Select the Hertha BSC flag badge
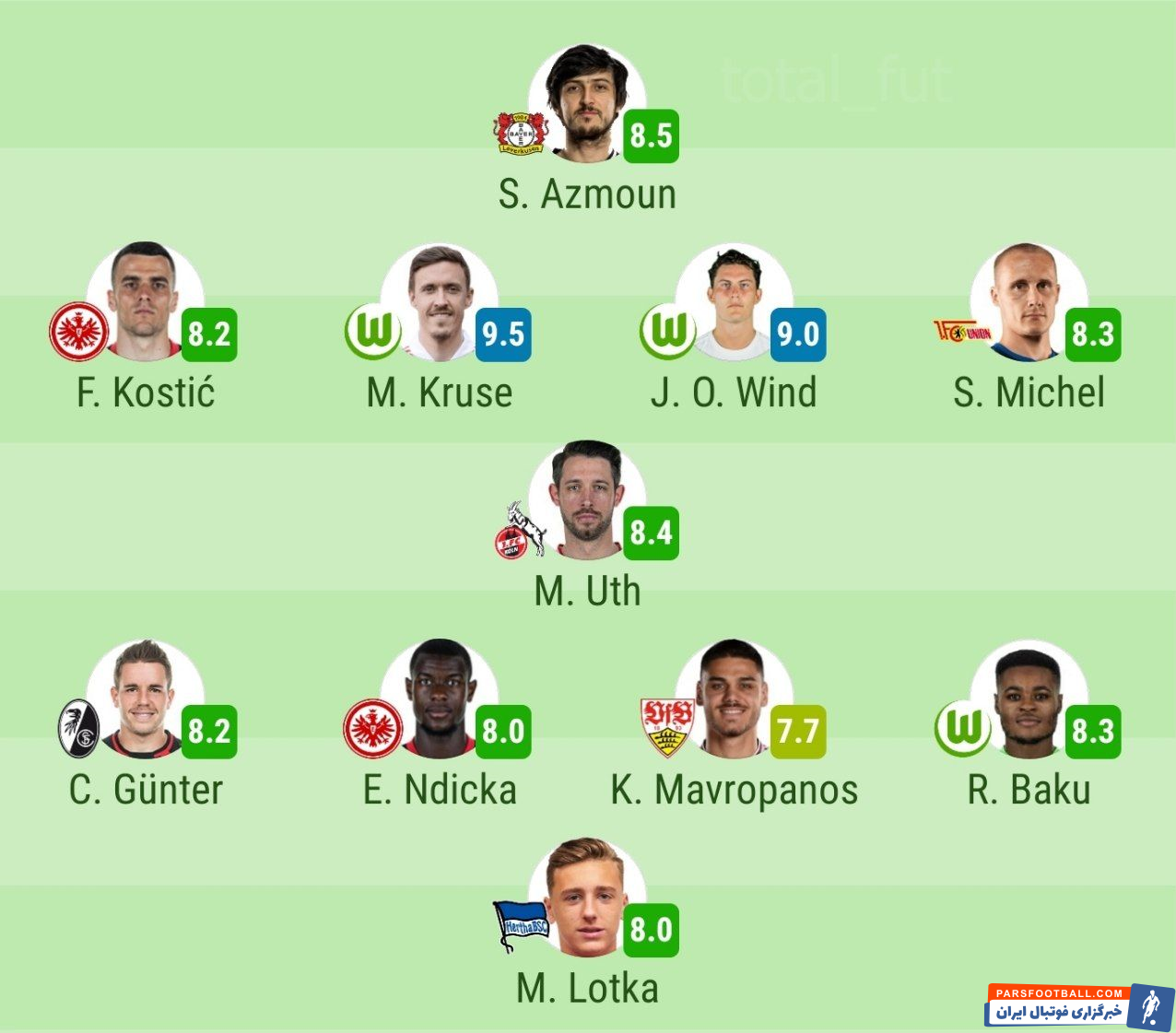1176x1033 pixels. tap(521, 924)
